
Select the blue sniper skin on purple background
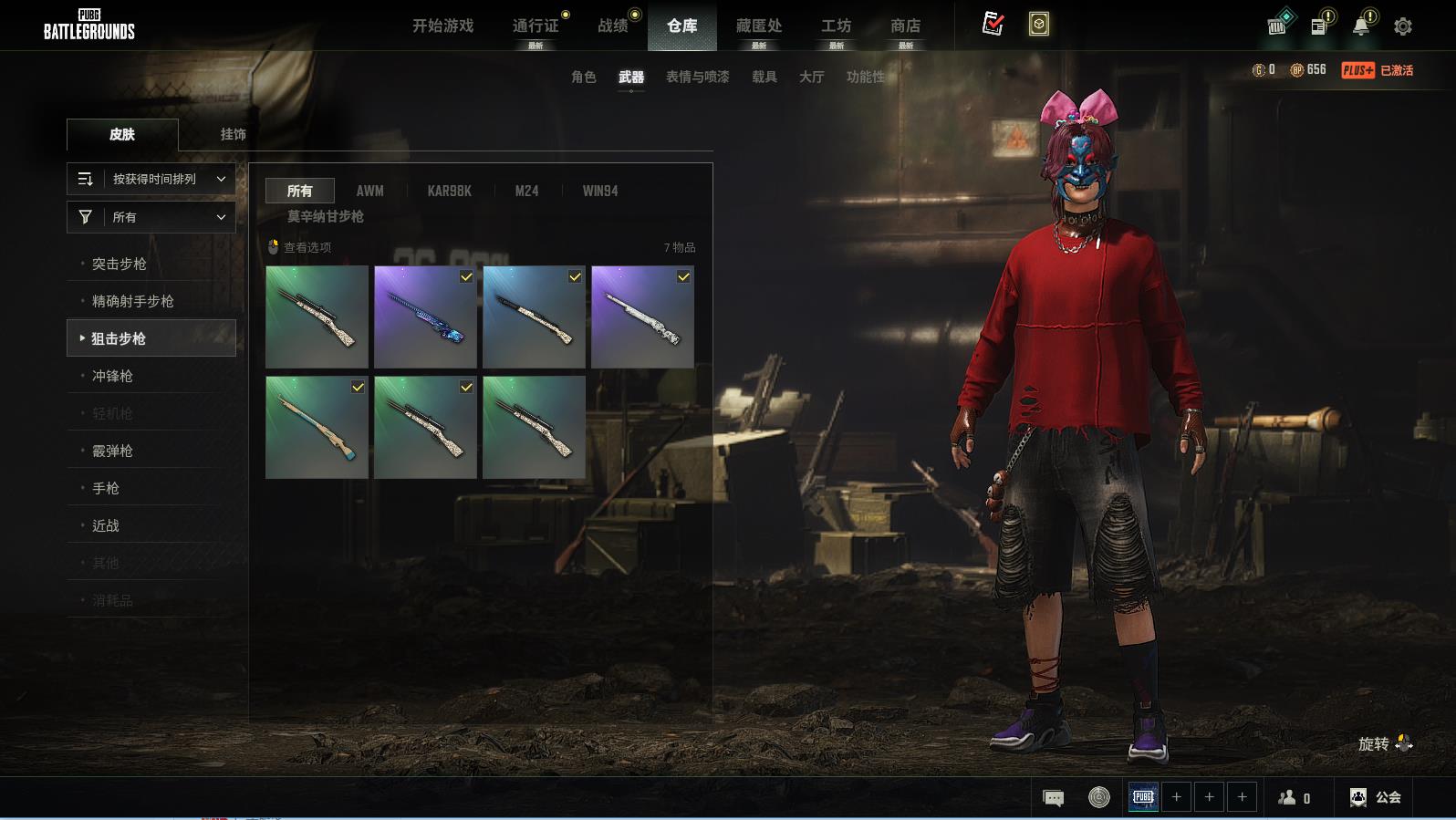425,317
